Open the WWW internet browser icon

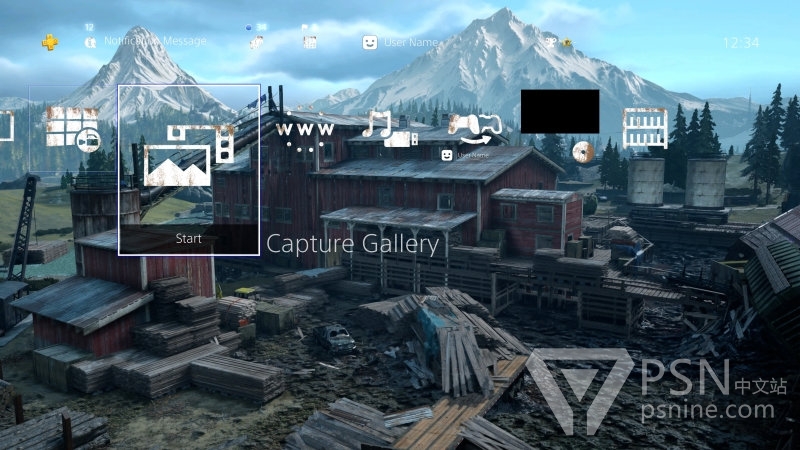click(302, 134)
